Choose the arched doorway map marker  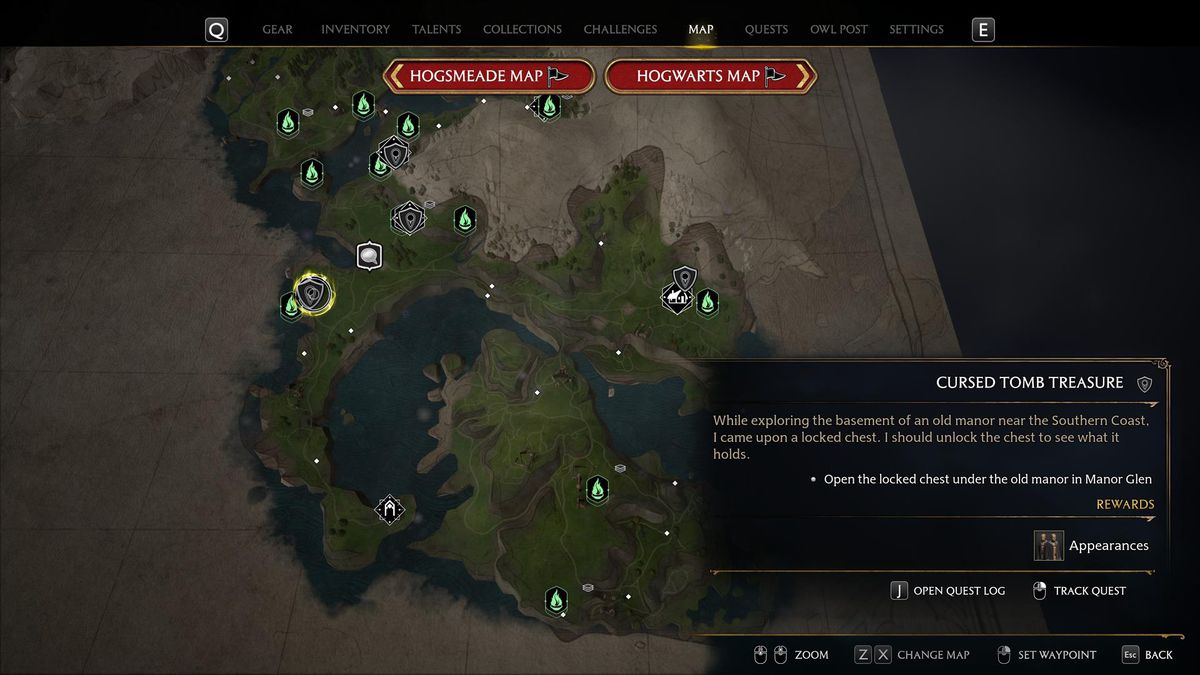pyautogui.click(x=389, y=510)
